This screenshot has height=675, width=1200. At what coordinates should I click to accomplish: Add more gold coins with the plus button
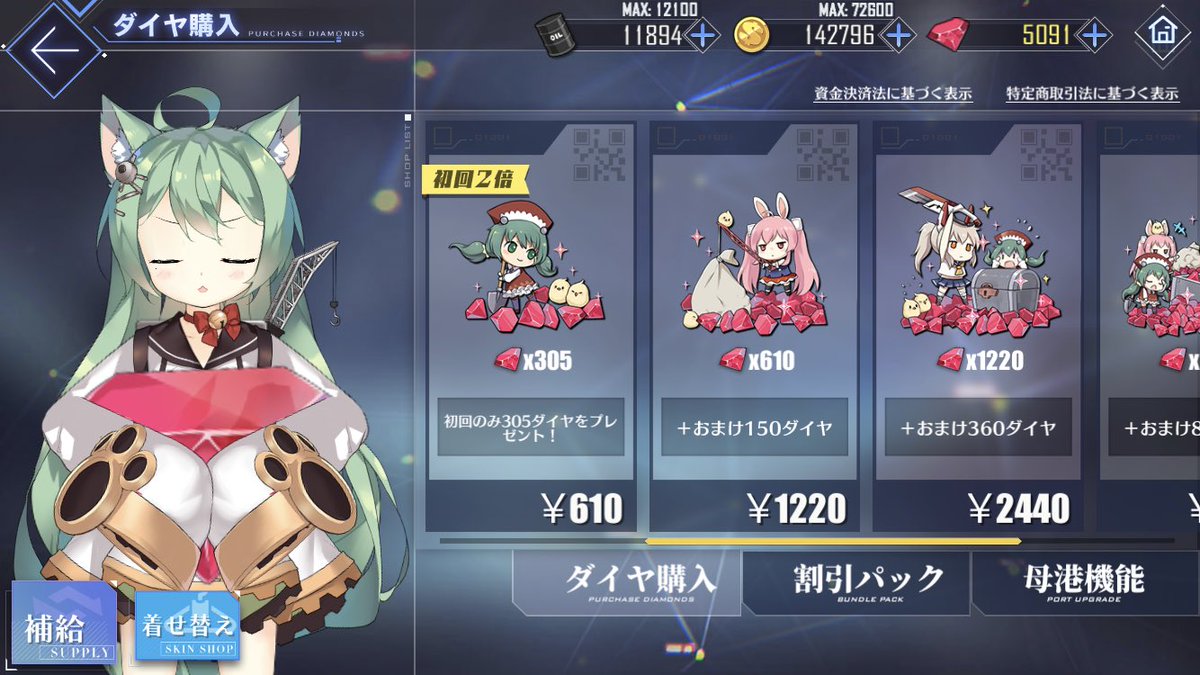[x=897, y=36]
